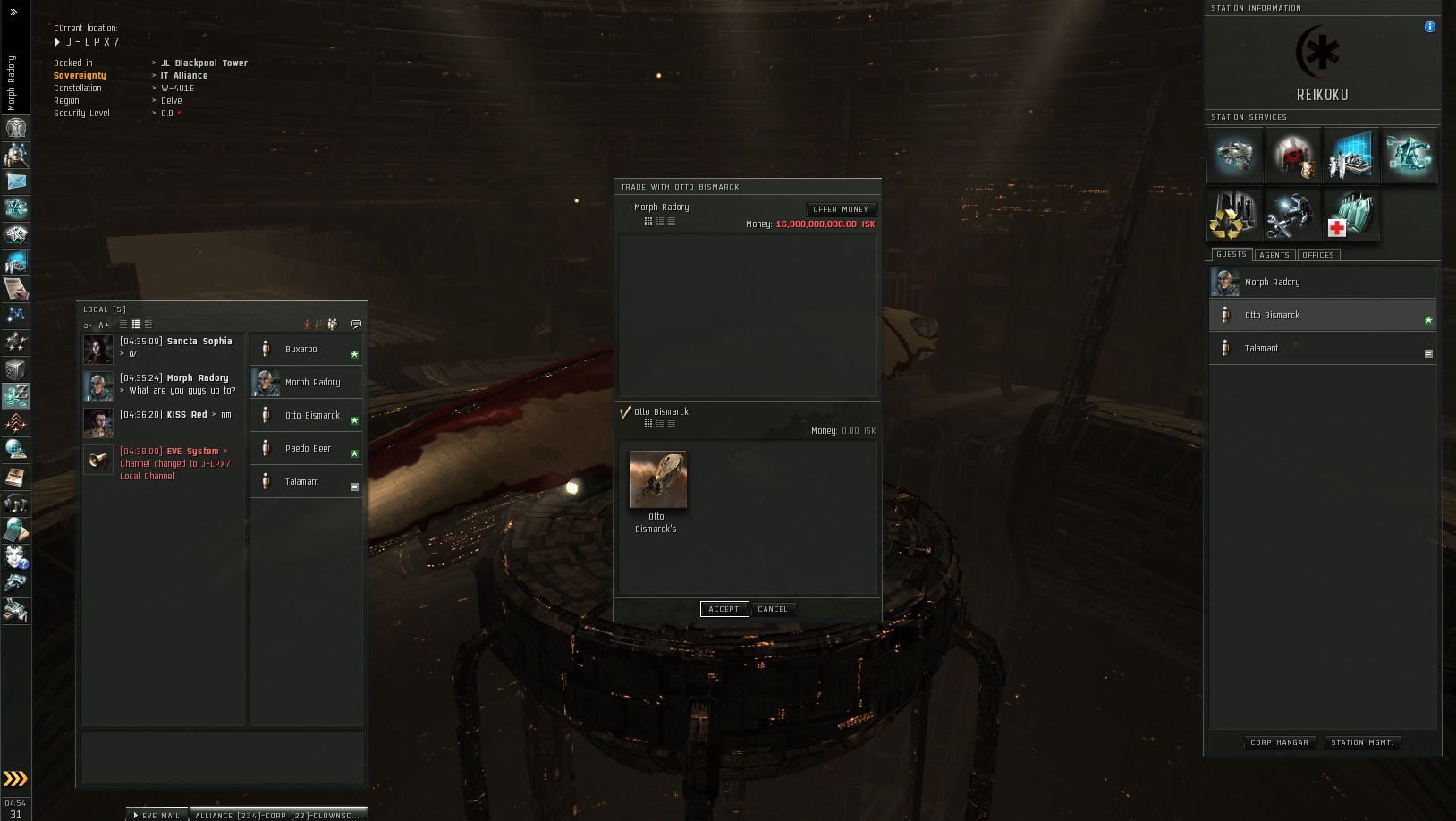Cancel the trade window
Image resolution: width=1456 pixels, height=821 pixels.
coord(773,609)
